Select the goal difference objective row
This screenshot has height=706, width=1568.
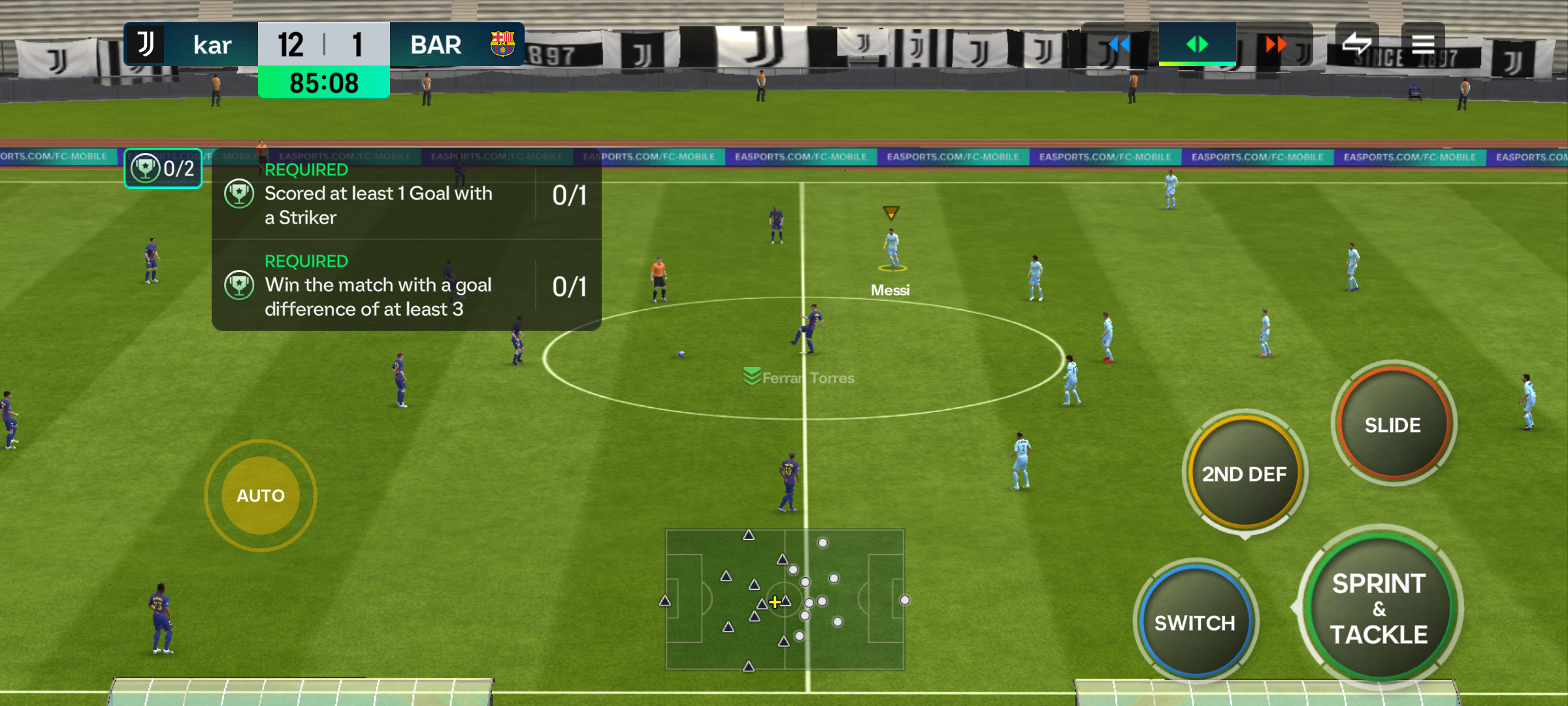tap(406, 286)
